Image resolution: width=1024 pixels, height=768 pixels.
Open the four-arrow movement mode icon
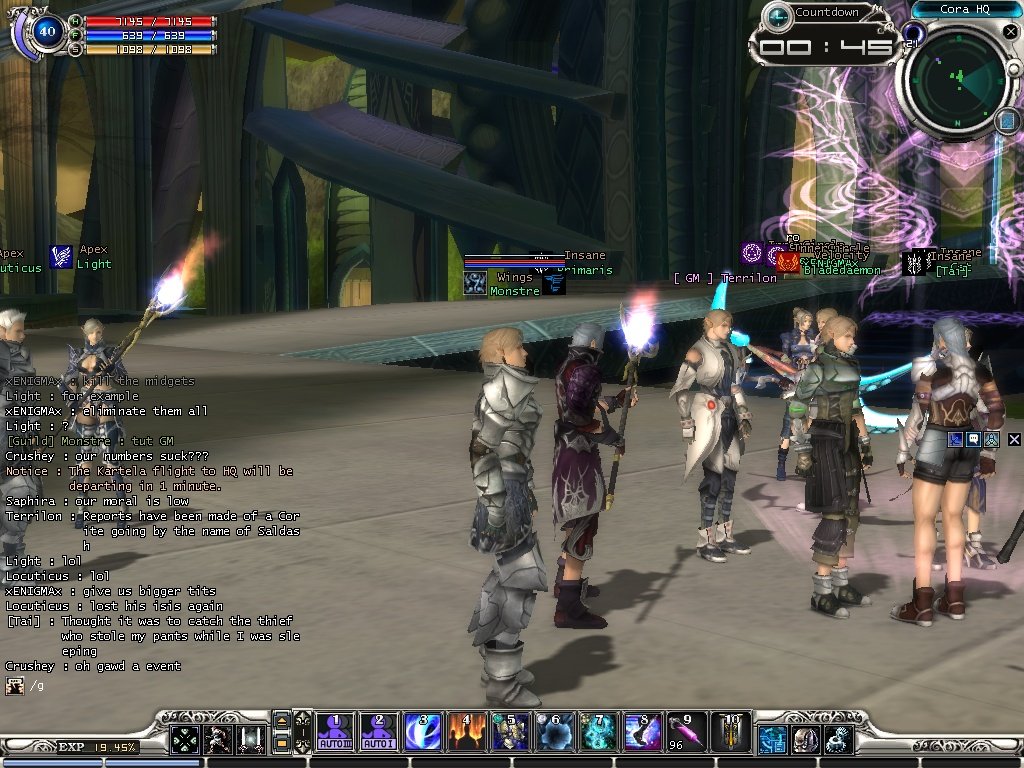click(x=184, y=739)
